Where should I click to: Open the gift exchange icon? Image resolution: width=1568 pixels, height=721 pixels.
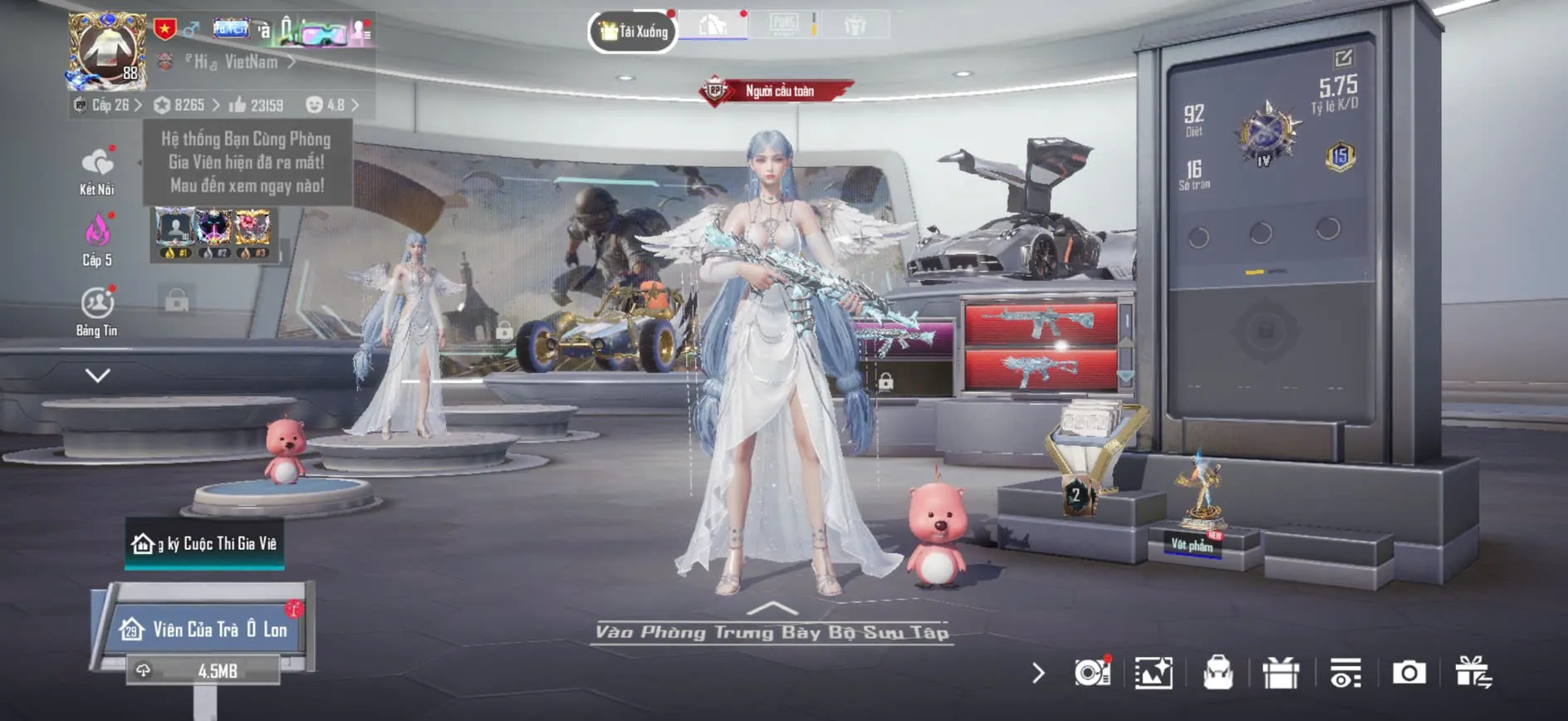(1472, 673)
